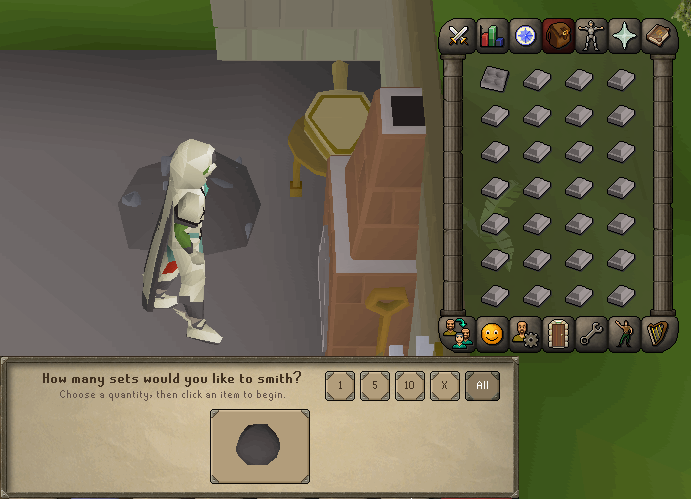This screenshot has height=499, width=691.
Task: Set smithing quantity to 5
Action: 374,386
